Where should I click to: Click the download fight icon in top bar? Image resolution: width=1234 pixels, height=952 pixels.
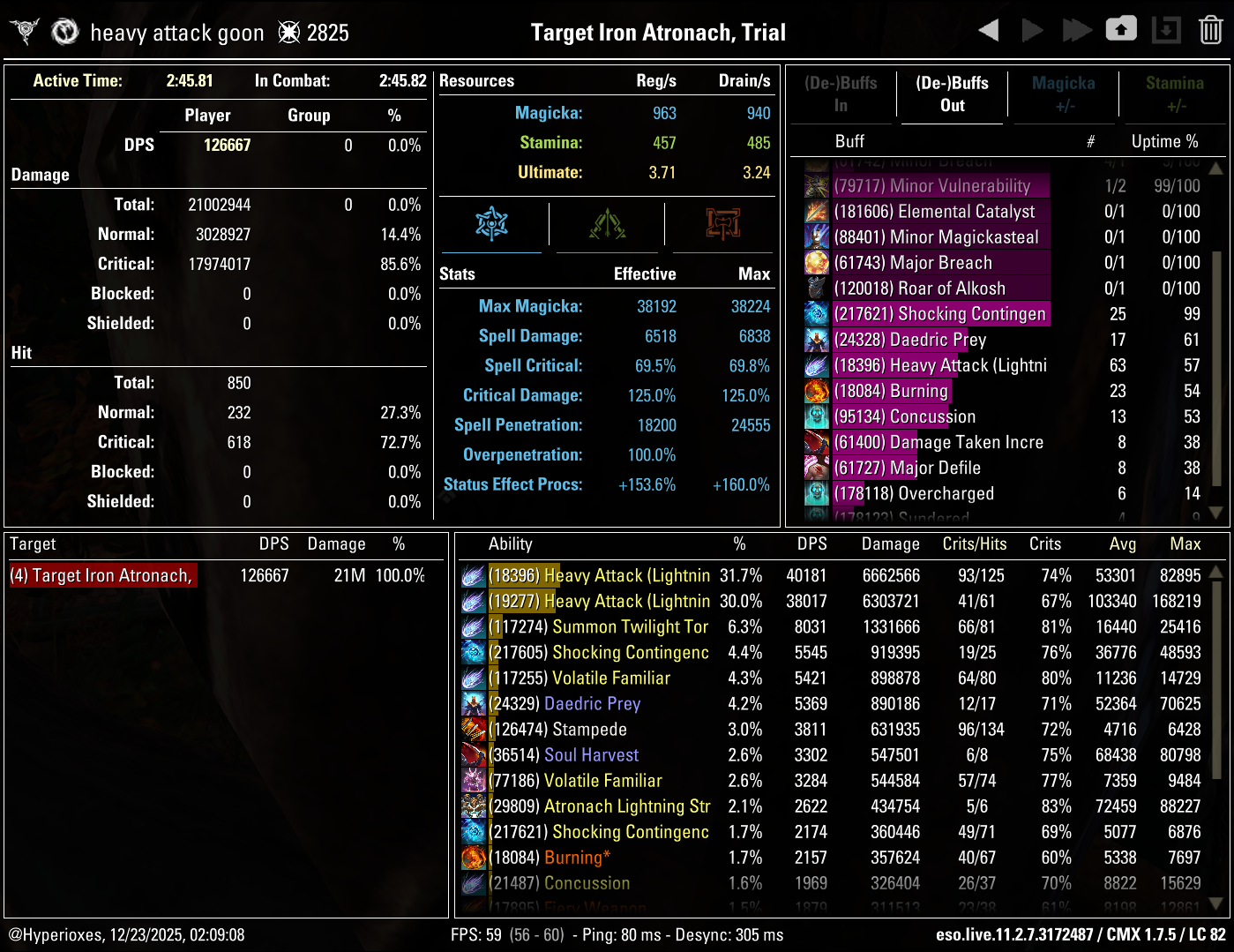coord(1166,29)
